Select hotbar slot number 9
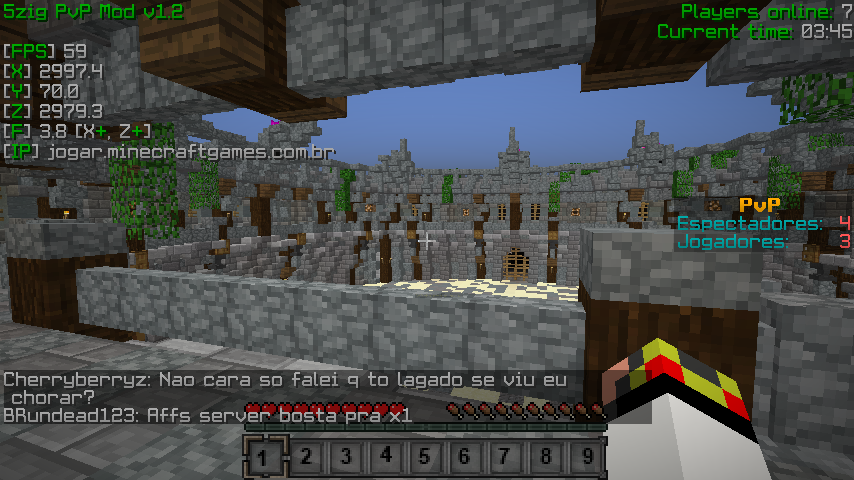 click(588, 458)
